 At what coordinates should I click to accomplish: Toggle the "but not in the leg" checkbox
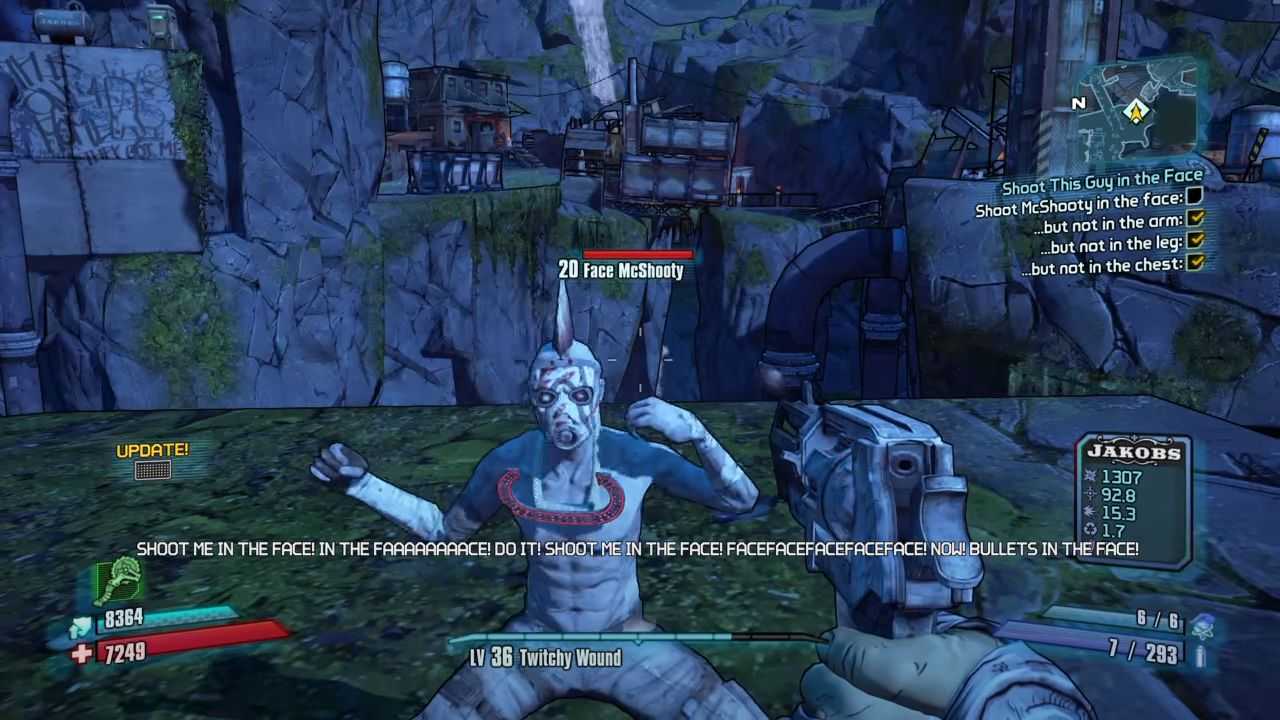point(1195,241)
